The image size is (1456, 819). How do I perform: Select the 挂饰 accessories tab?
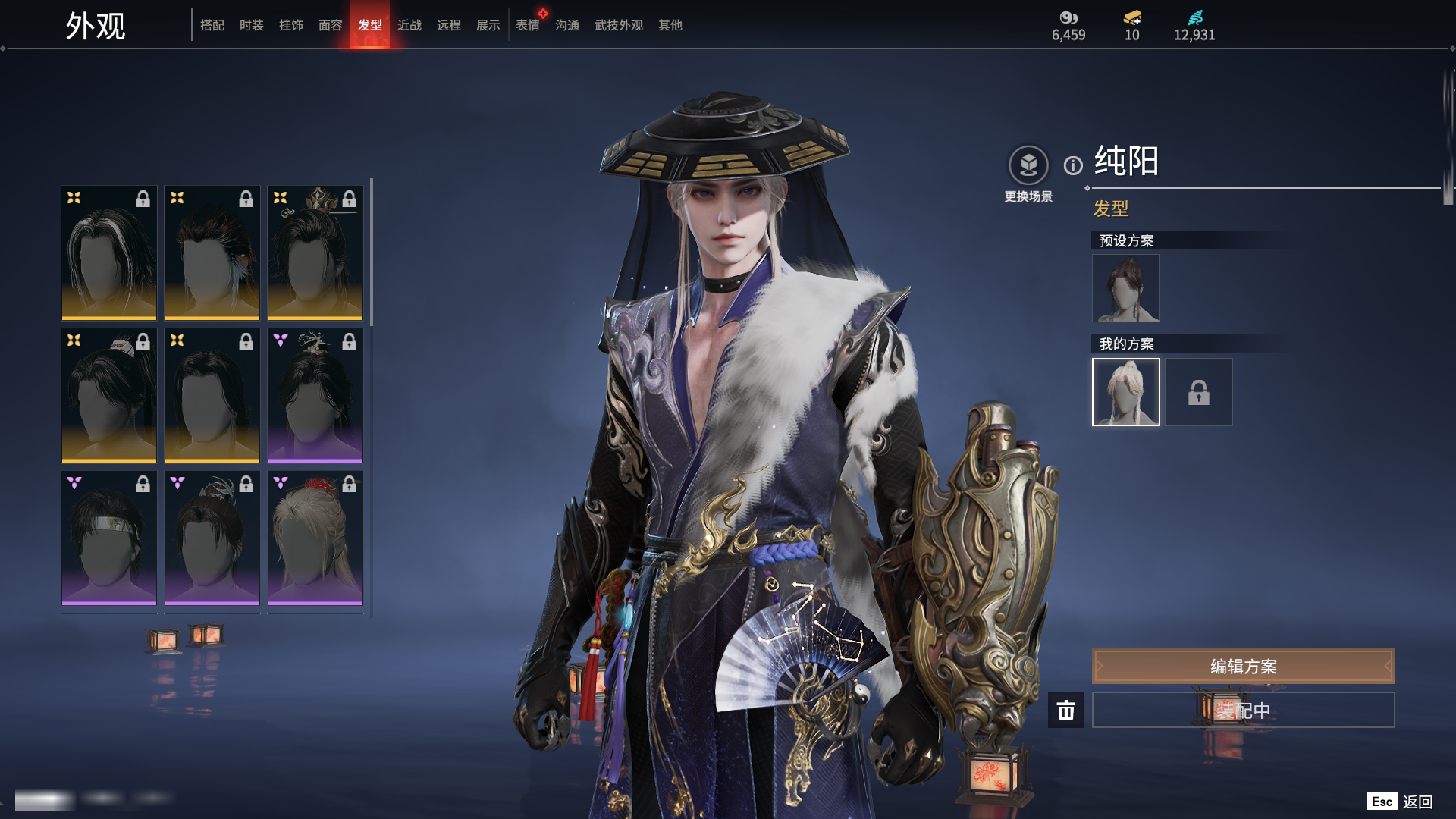[291, 25]
